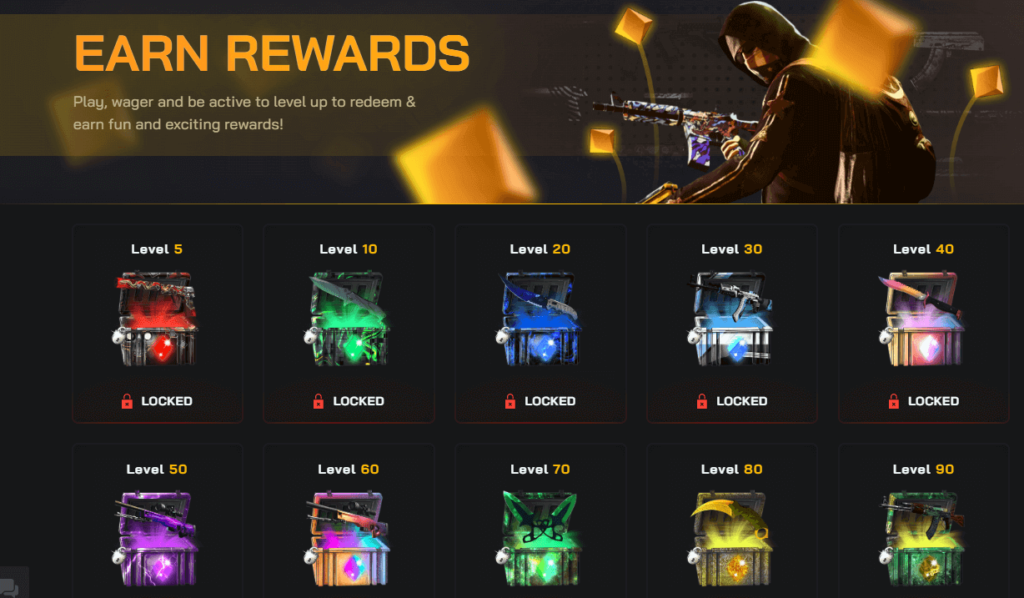1024x598 pixels.
Task: Click the LOCKED label under Level 40
Action: pos(923,401)
